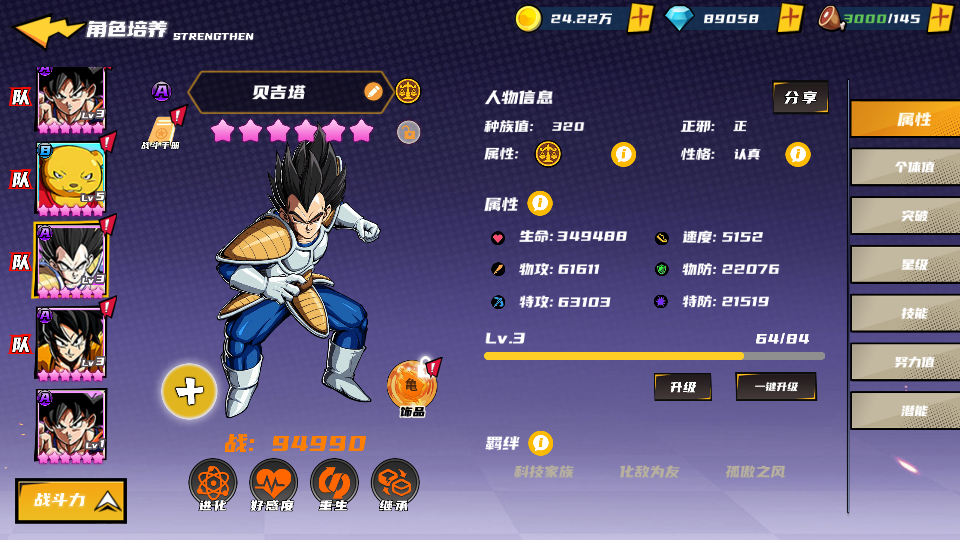Open the 战斗力 combat power button
The width and height of the screenshot is (960, 540).
[x=71, y=500]
